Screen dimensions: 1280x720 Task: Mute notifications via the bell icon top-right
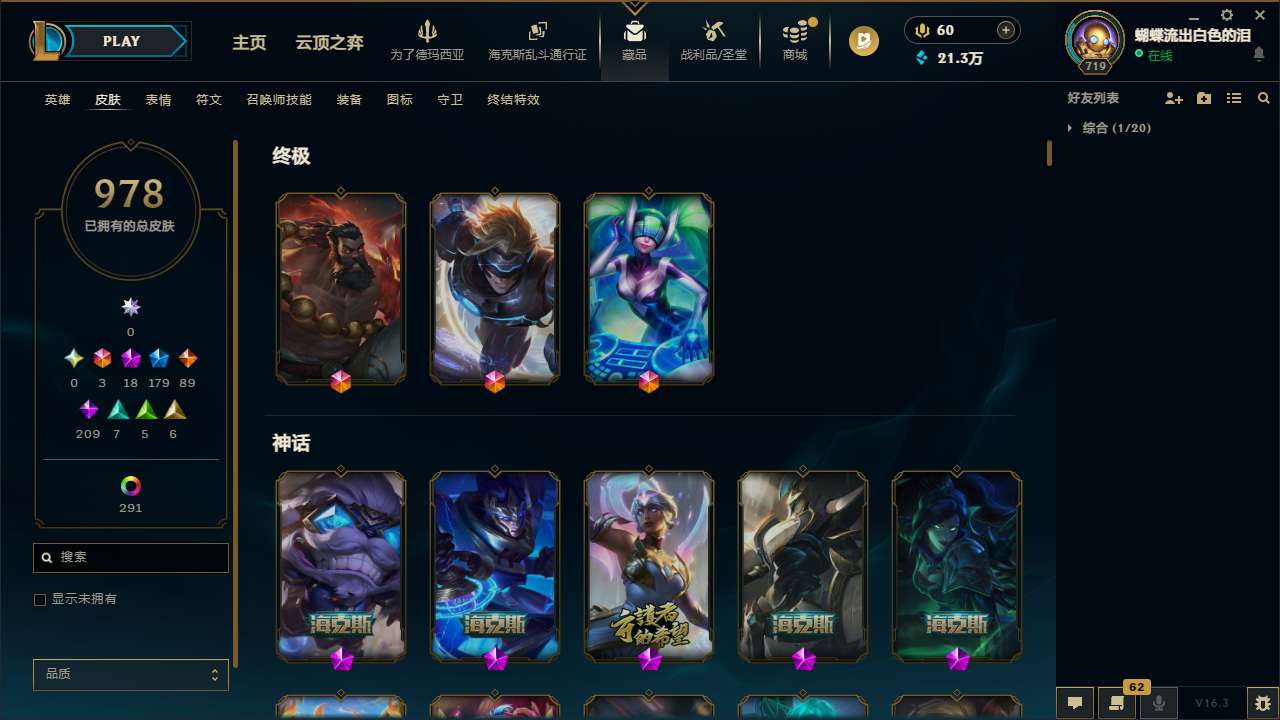coord(1262,55)
